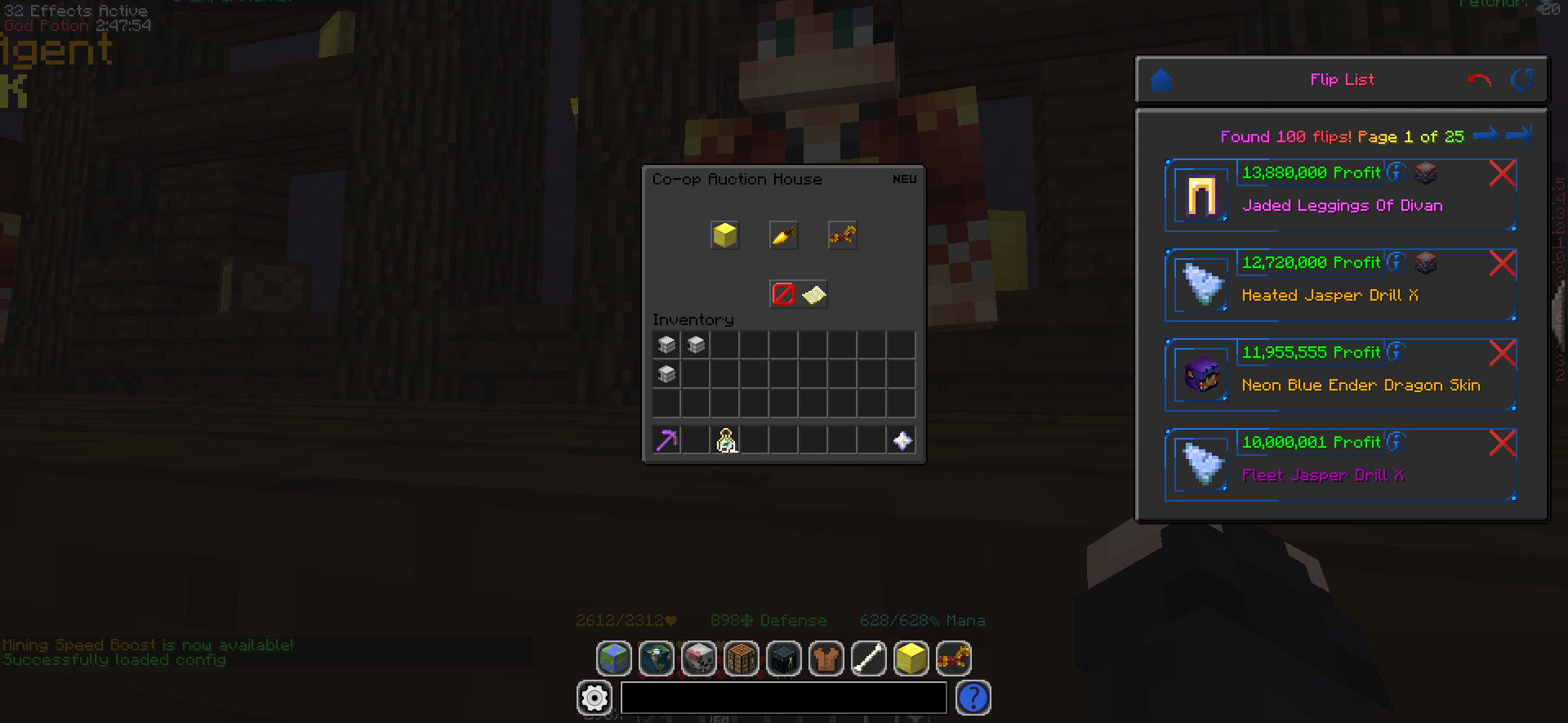Click the blue question mark help button
Viewport: 1568px width, 723px height.
tap(973, 698)
